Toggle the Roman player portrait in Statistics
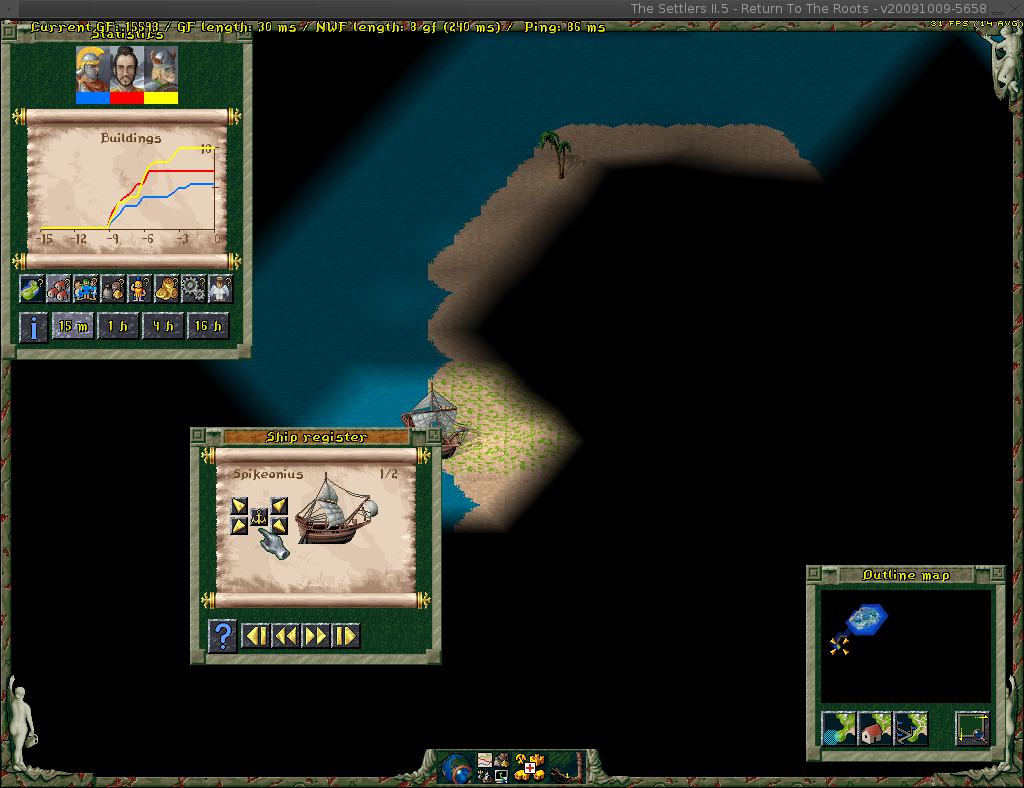This screenshot has height=788, width=1024. [92, 74]
